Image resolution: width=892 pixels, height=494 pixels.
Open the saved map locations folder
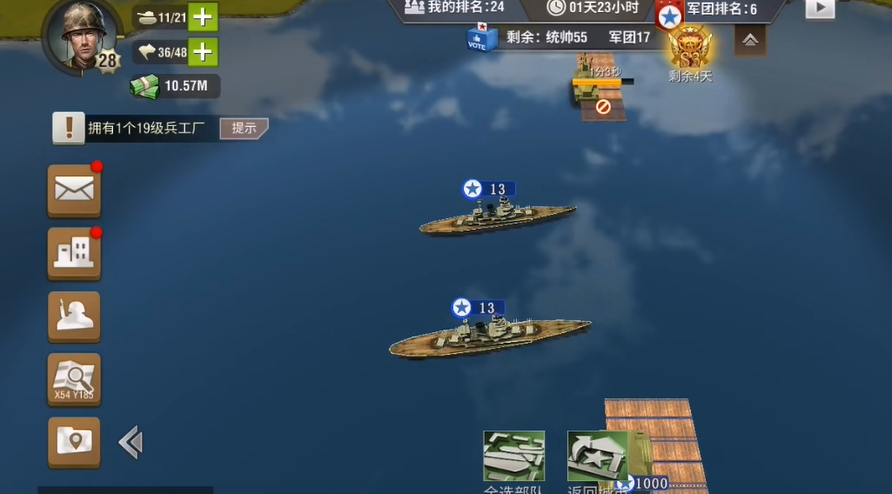coord(74,441)
